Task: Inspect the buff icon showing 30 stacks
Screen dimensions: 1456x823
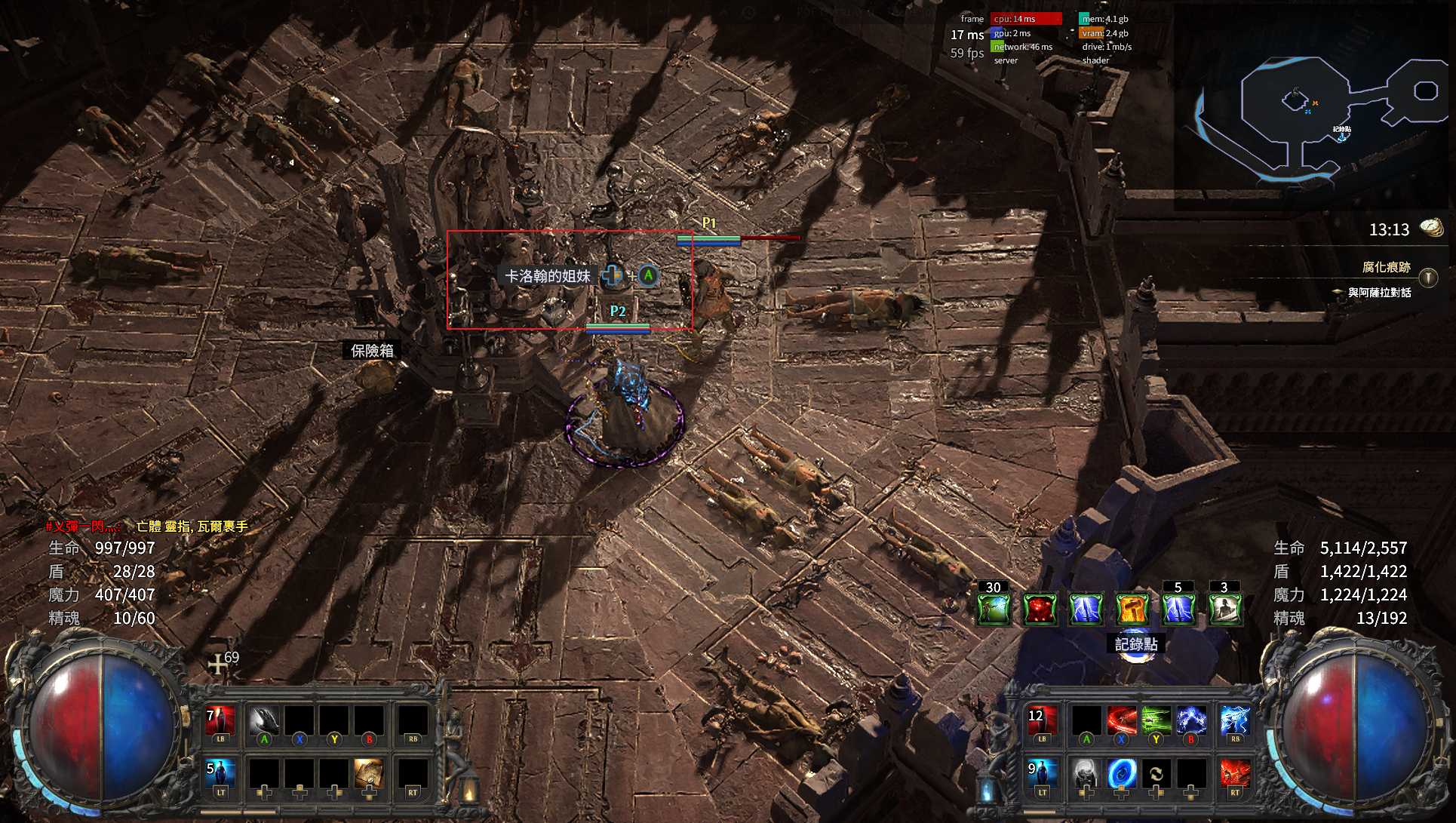Action: pyautogui.click(x=994, y=610)
